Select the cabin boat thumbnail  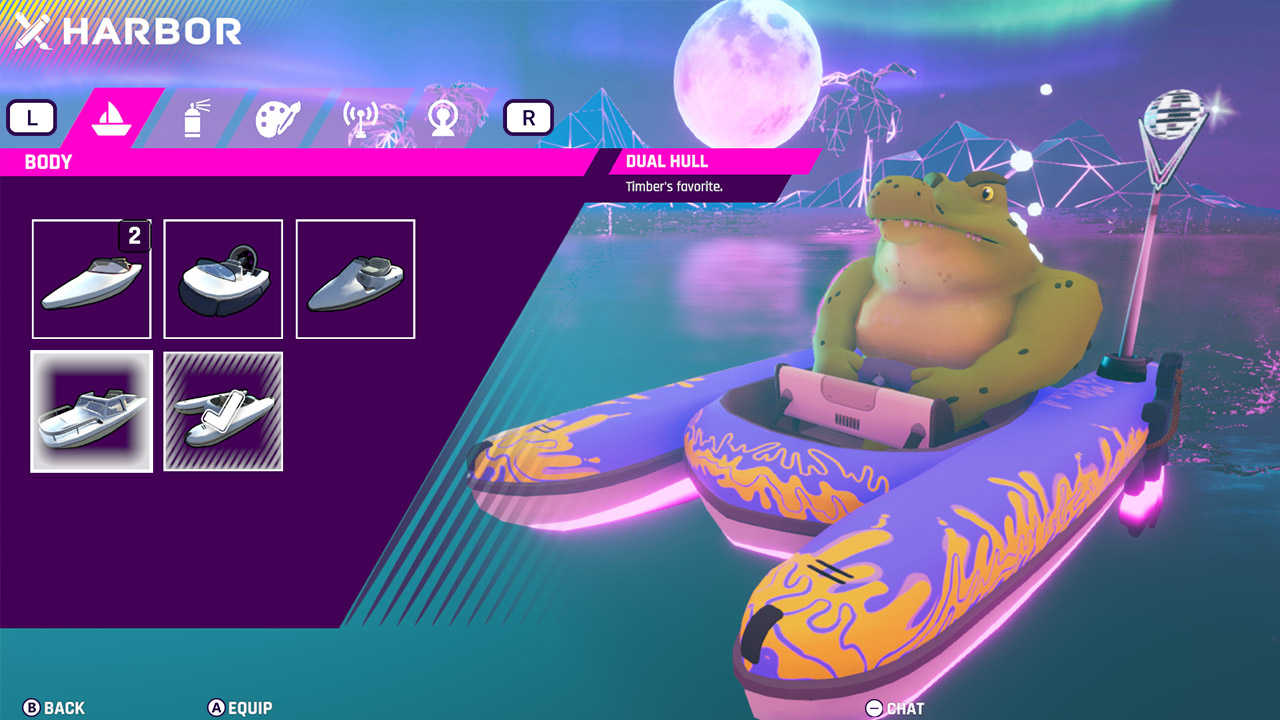pyautogui.click(x=91, y=410)
